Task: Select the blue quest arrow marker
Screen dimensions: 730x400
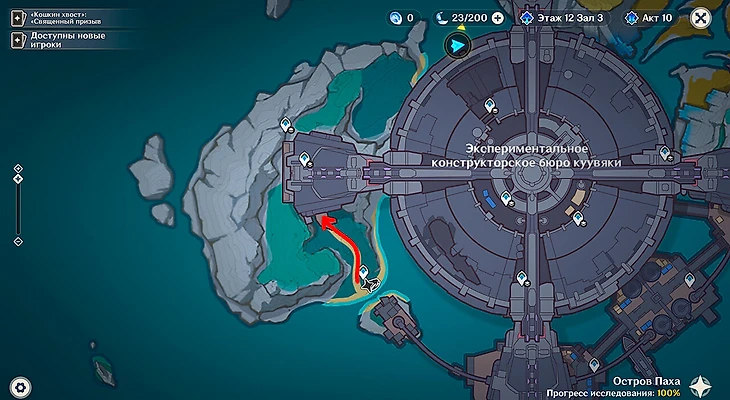Action: (x=457, y=45)
